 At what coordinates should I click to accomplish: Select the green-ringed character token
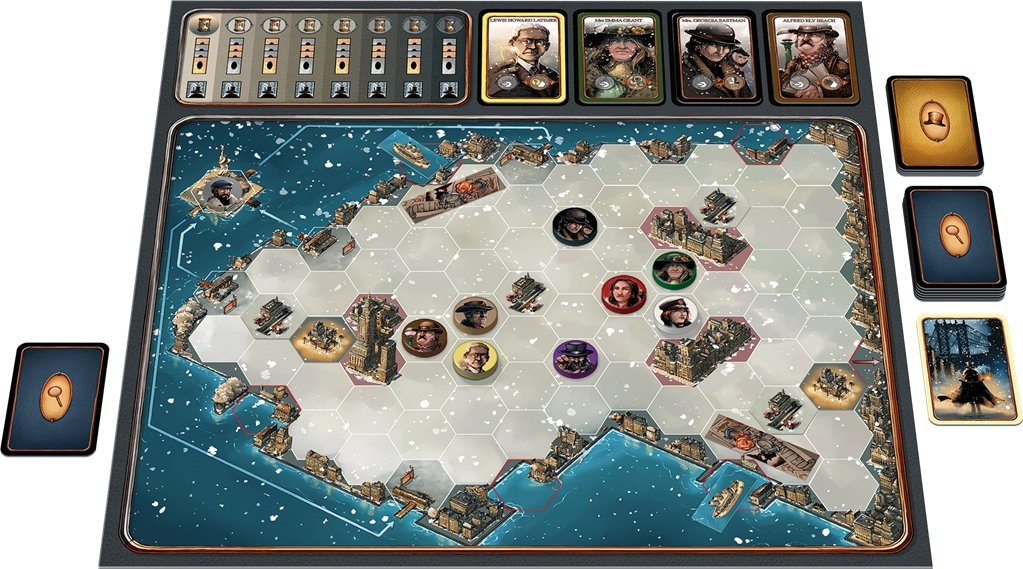tap(673, 269)
